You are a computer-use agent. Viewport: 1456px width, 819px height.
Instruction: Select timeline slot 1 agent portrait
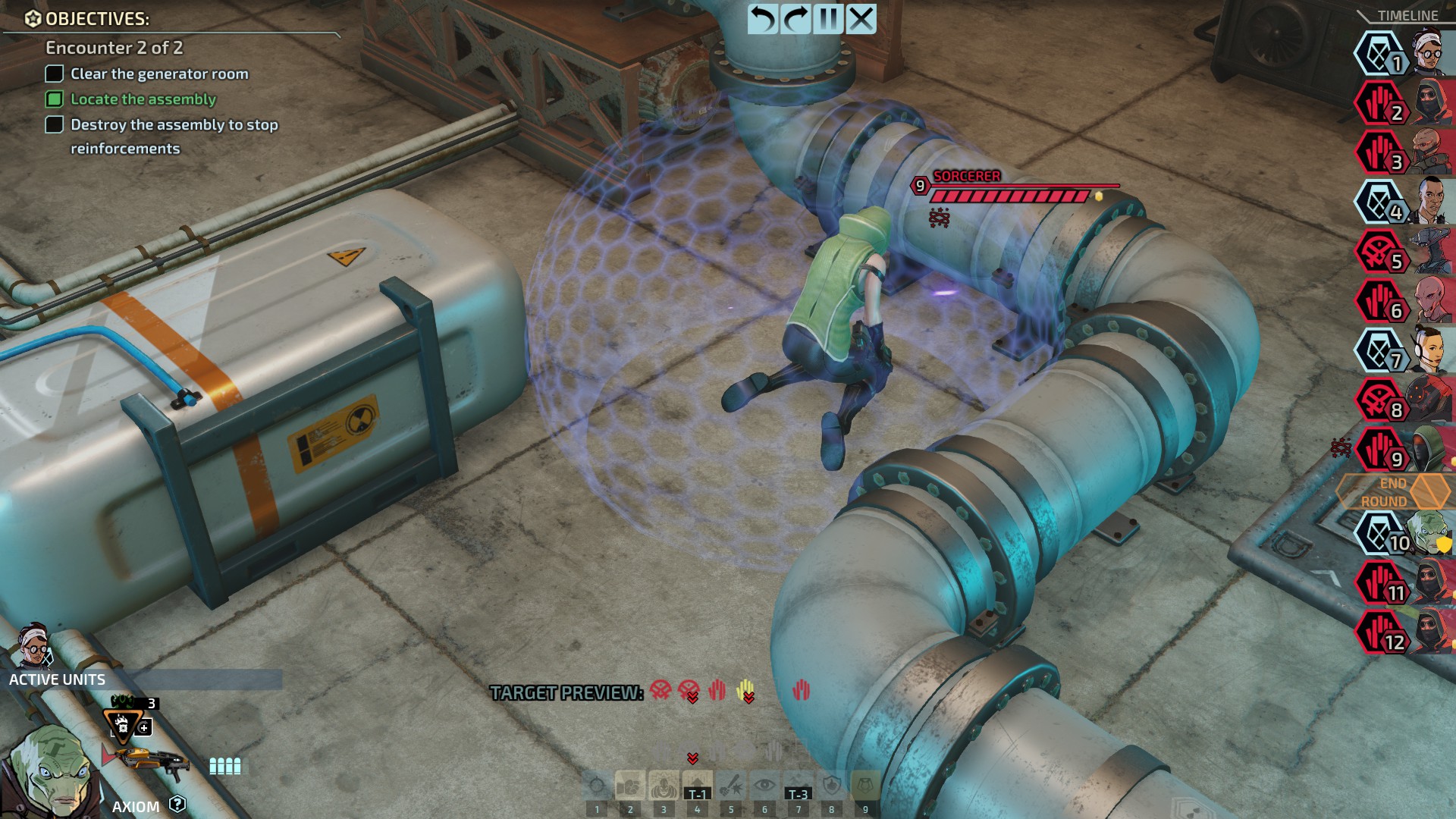click(x=1429, y=53)
